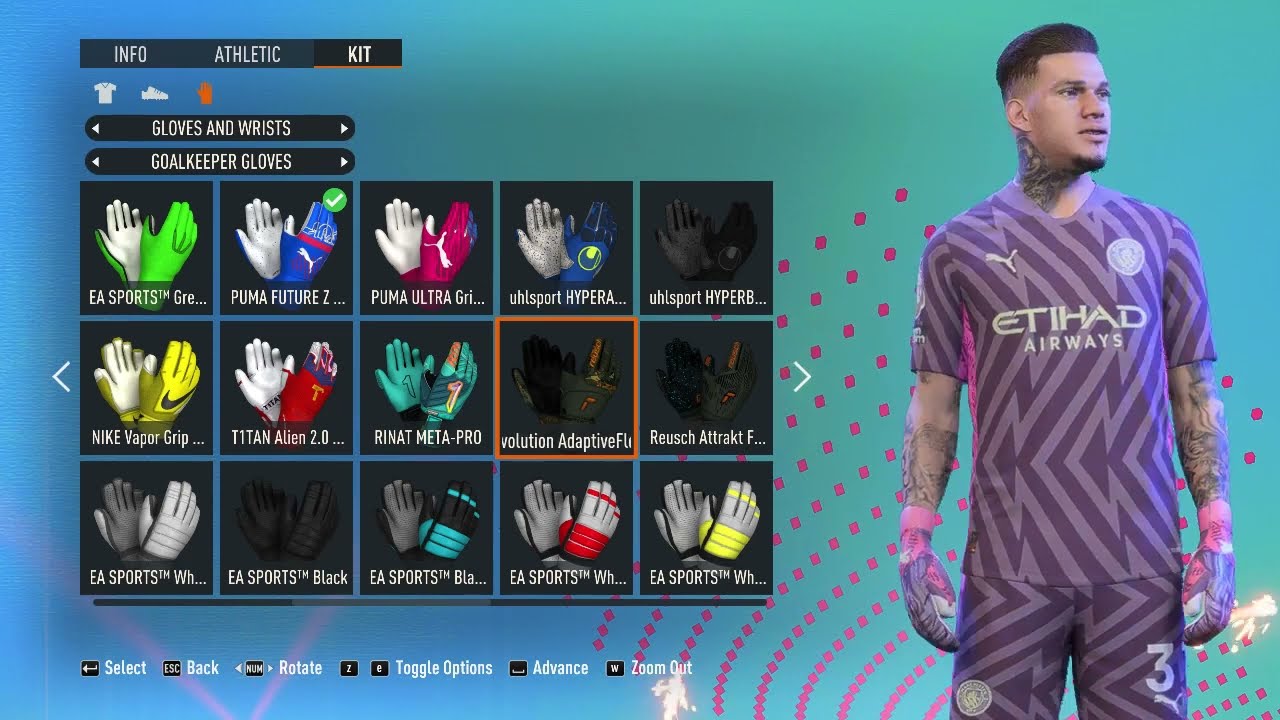Click right arrow on Gloves and Wrists

click(x=344, y=128)
